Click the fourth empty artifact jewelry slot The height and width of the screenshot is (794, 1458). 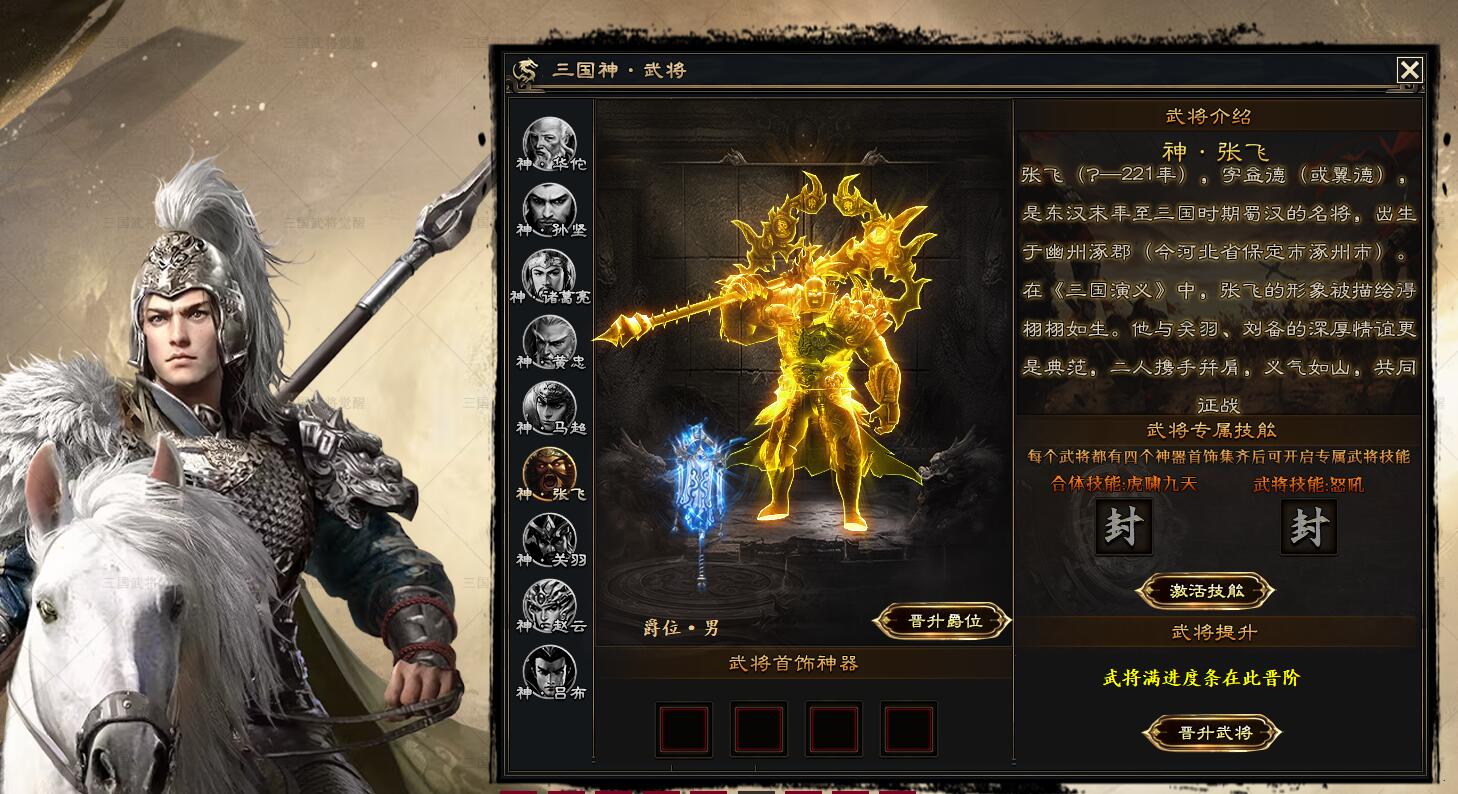coord(909,730)
